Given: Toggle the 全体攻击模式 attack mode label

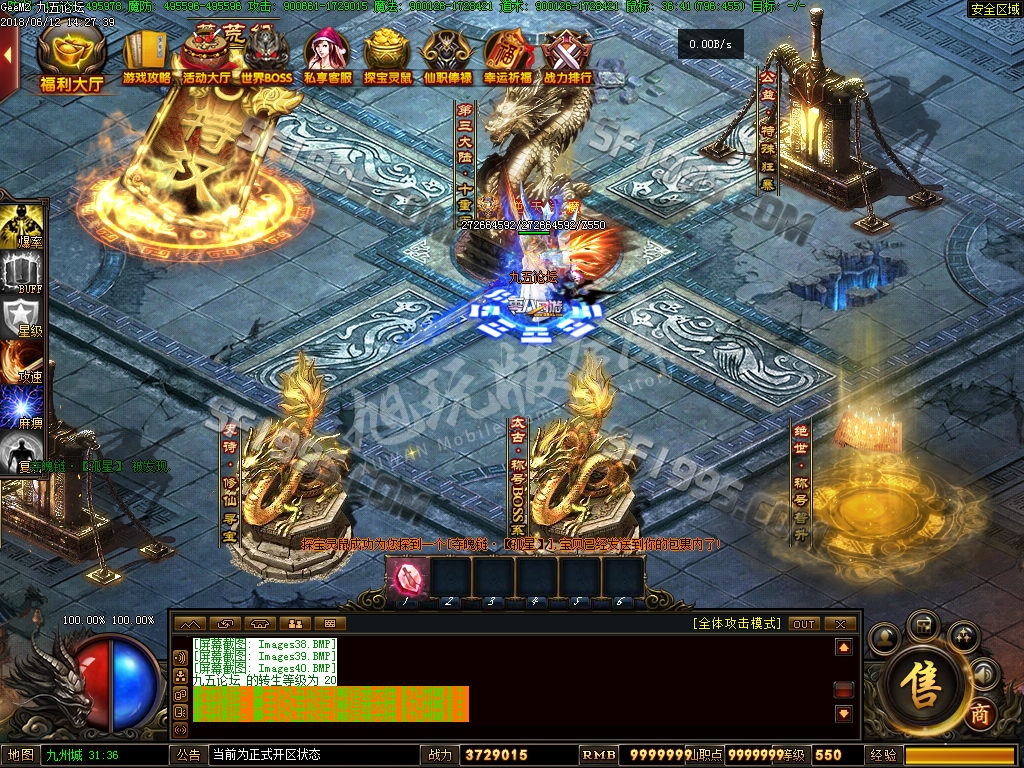Looking at the screenshot, I should 736,624.
